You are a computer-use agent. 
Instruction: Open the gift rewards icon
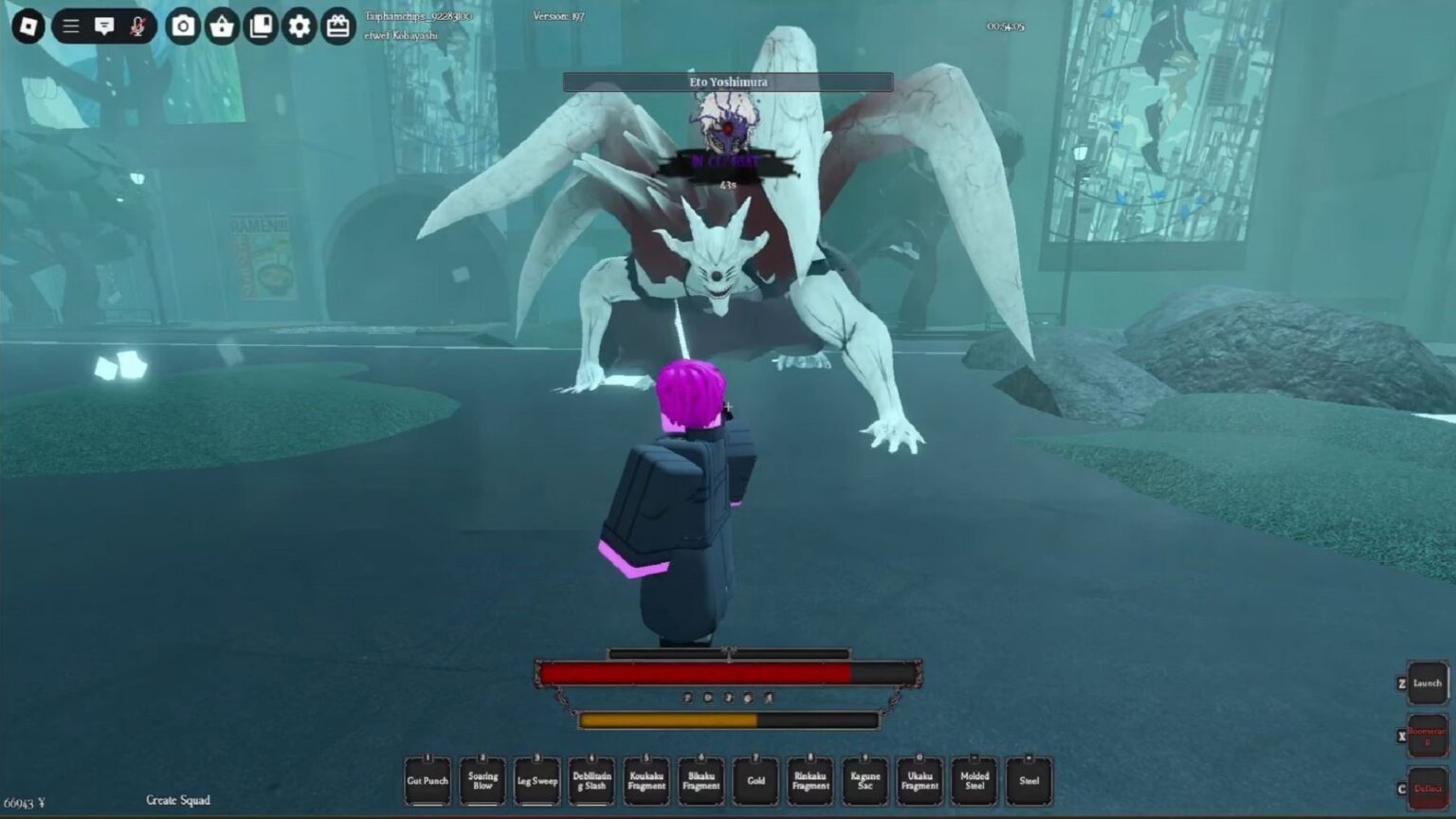[x=337, y=27]
